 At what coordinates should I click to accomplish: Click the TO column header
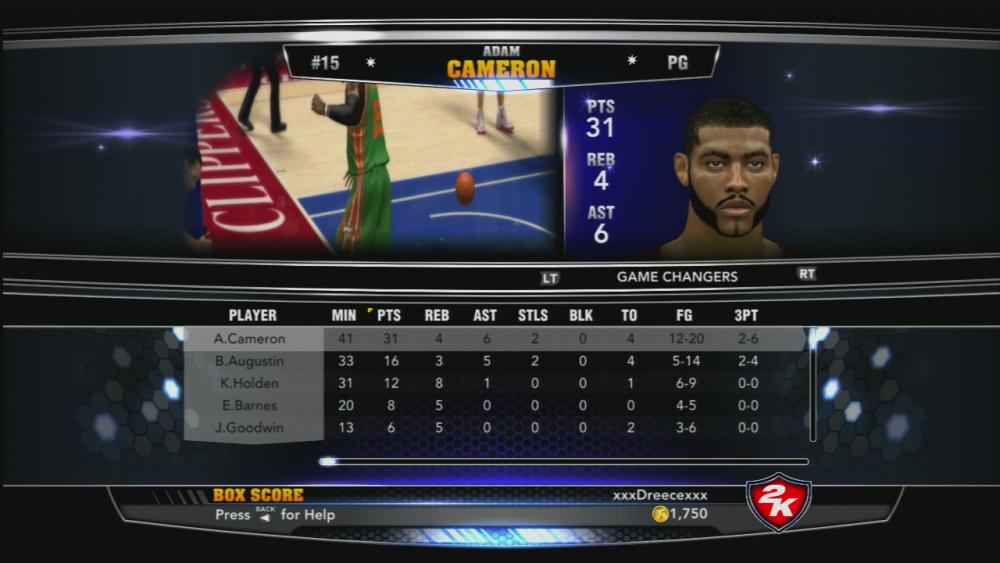coord(629,315)
